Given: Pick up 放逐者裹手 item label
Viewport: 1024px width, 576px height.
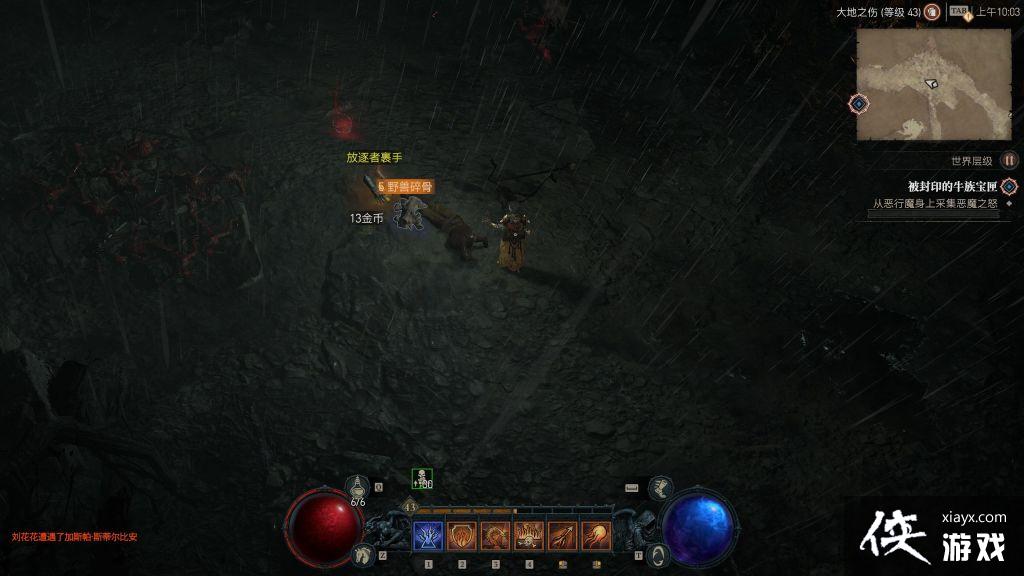Looking at the screenshot, I should (374, 157).
